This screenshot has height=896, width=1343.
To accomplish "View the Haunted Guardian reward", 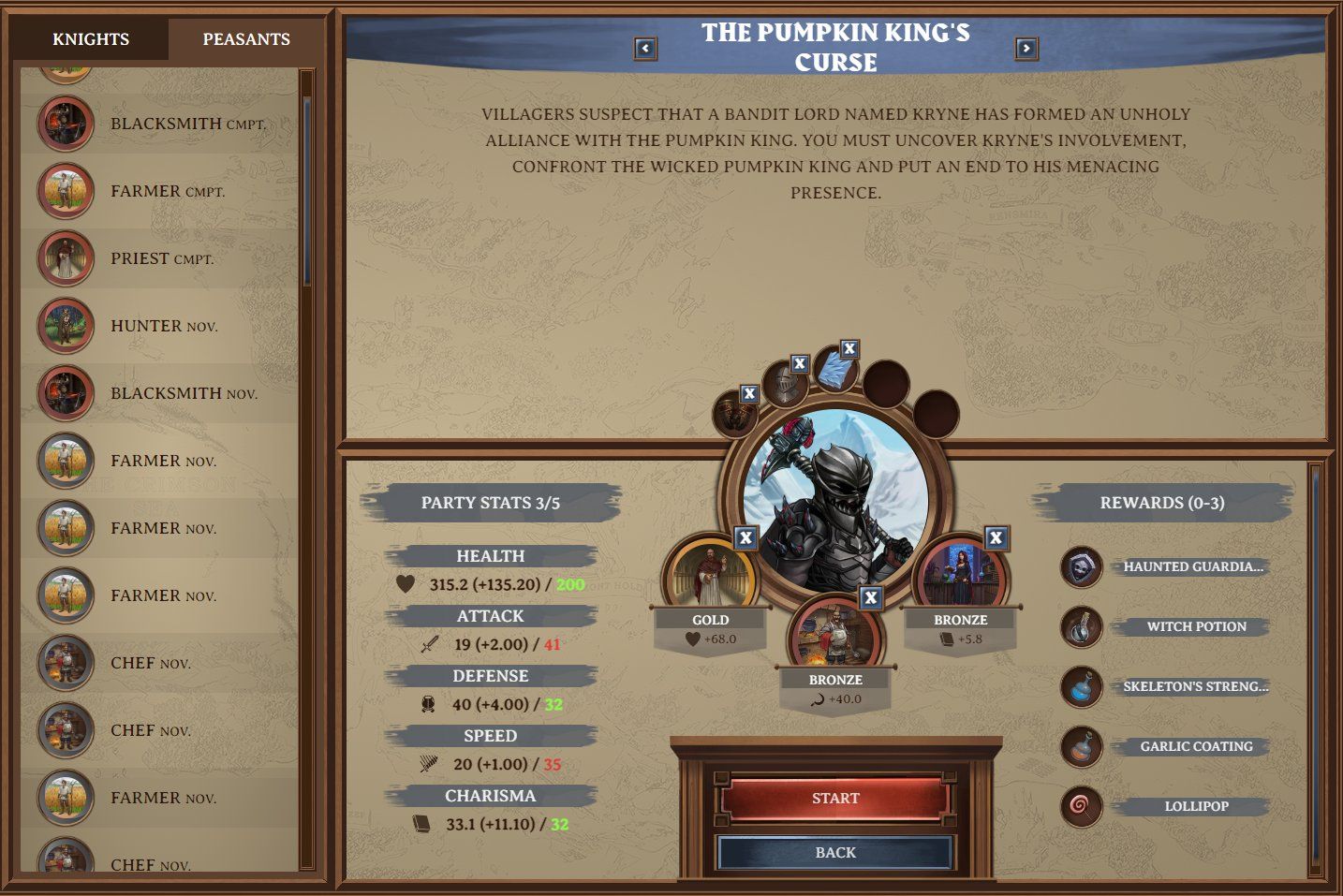I will (x=1192, y=566).
